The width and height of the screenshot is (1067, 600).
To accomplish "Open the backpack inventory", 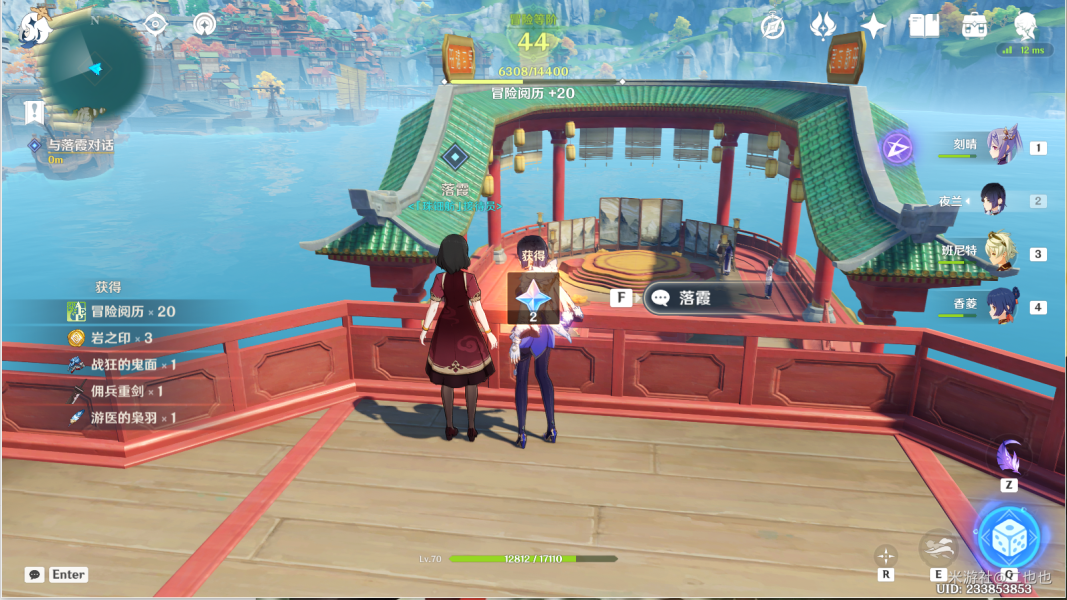I will coord(975,27).
